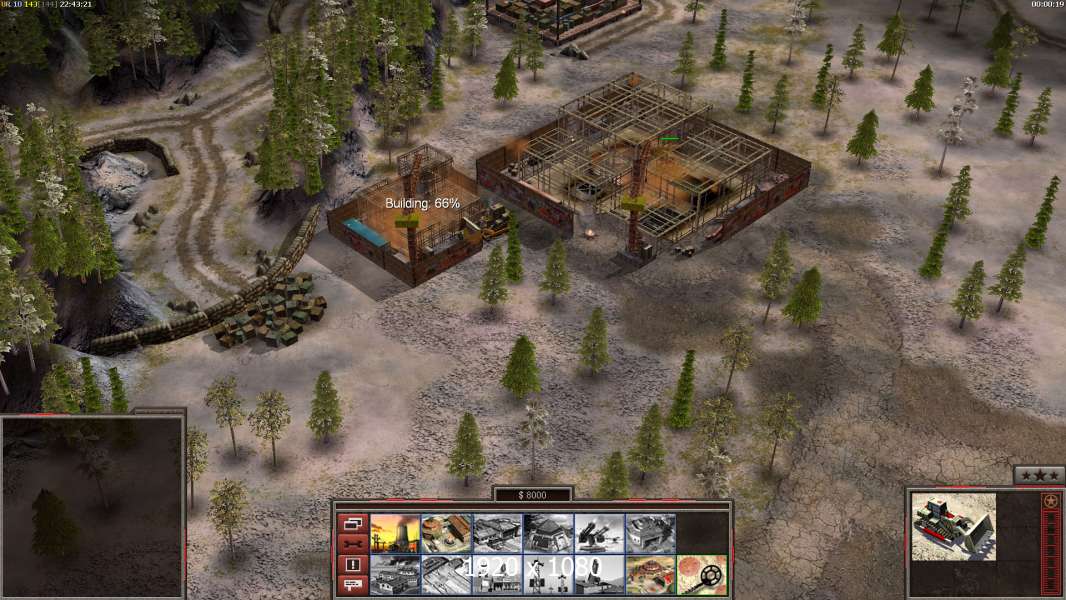Open the three-star general powers button
The image size is (1066, 600).
point(1039,476)
